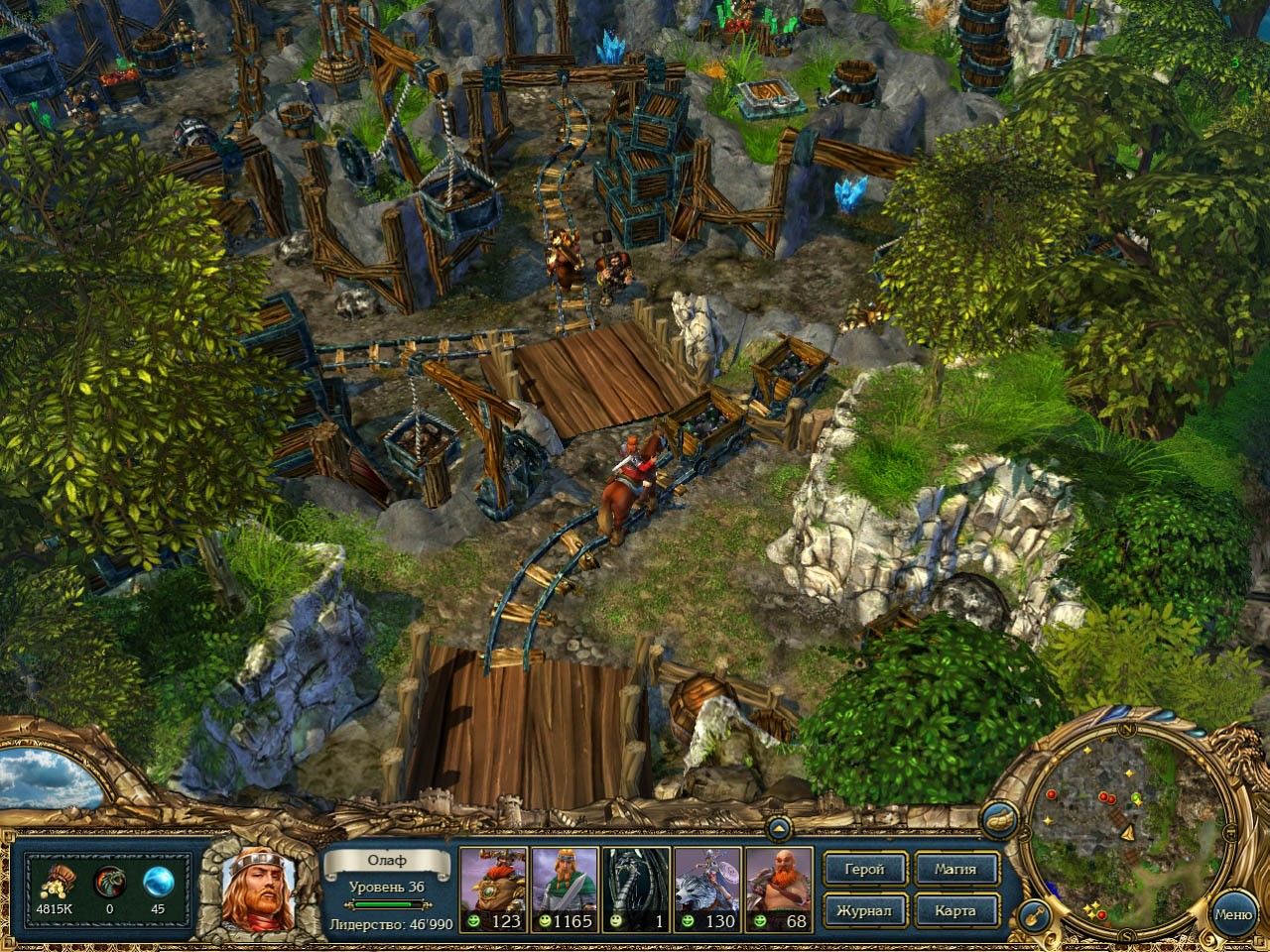Select the green-clad warrior troop with 1165 units
Screen dimensions: 1270x952
(565, 888)
